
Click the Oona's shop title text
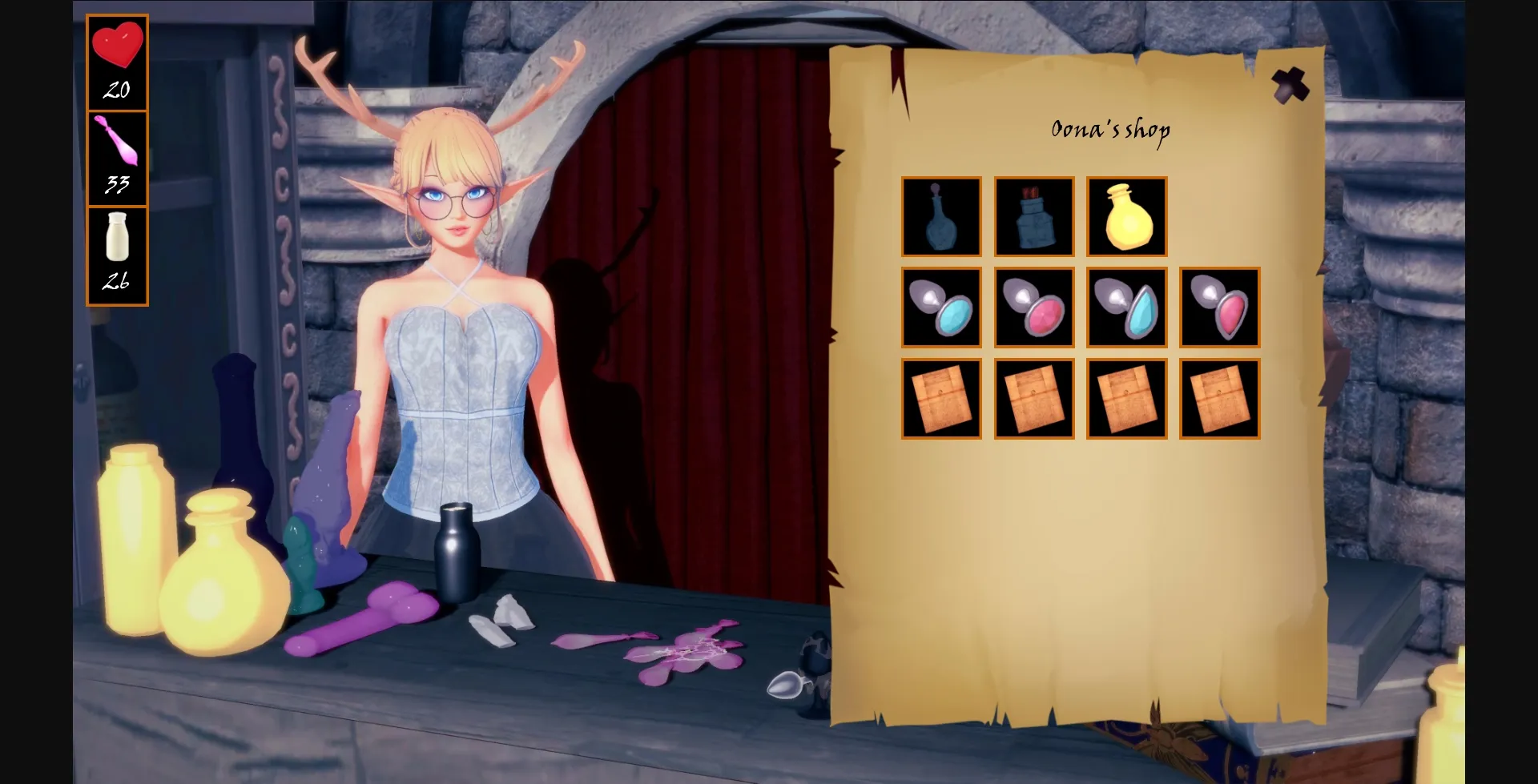tap(1110, 129)
